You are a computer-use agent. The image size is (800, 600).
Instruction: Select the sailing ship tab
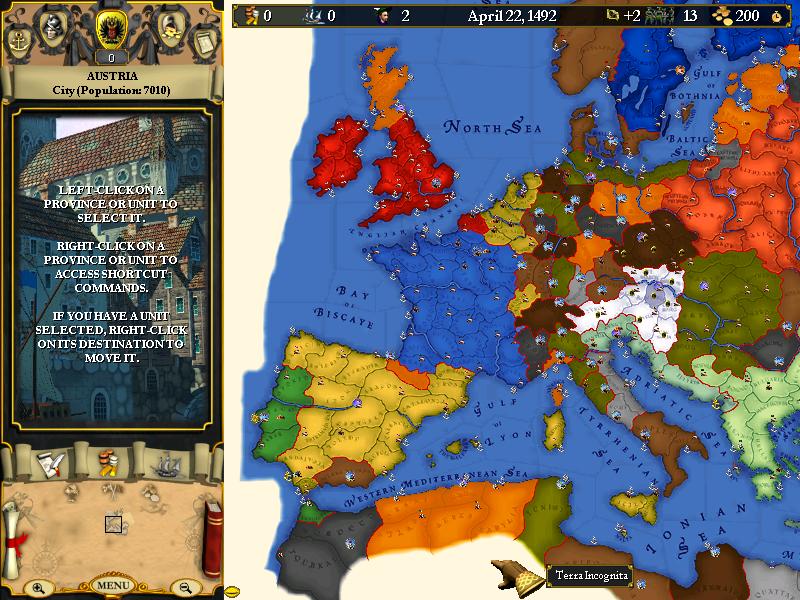pos(170,463)
